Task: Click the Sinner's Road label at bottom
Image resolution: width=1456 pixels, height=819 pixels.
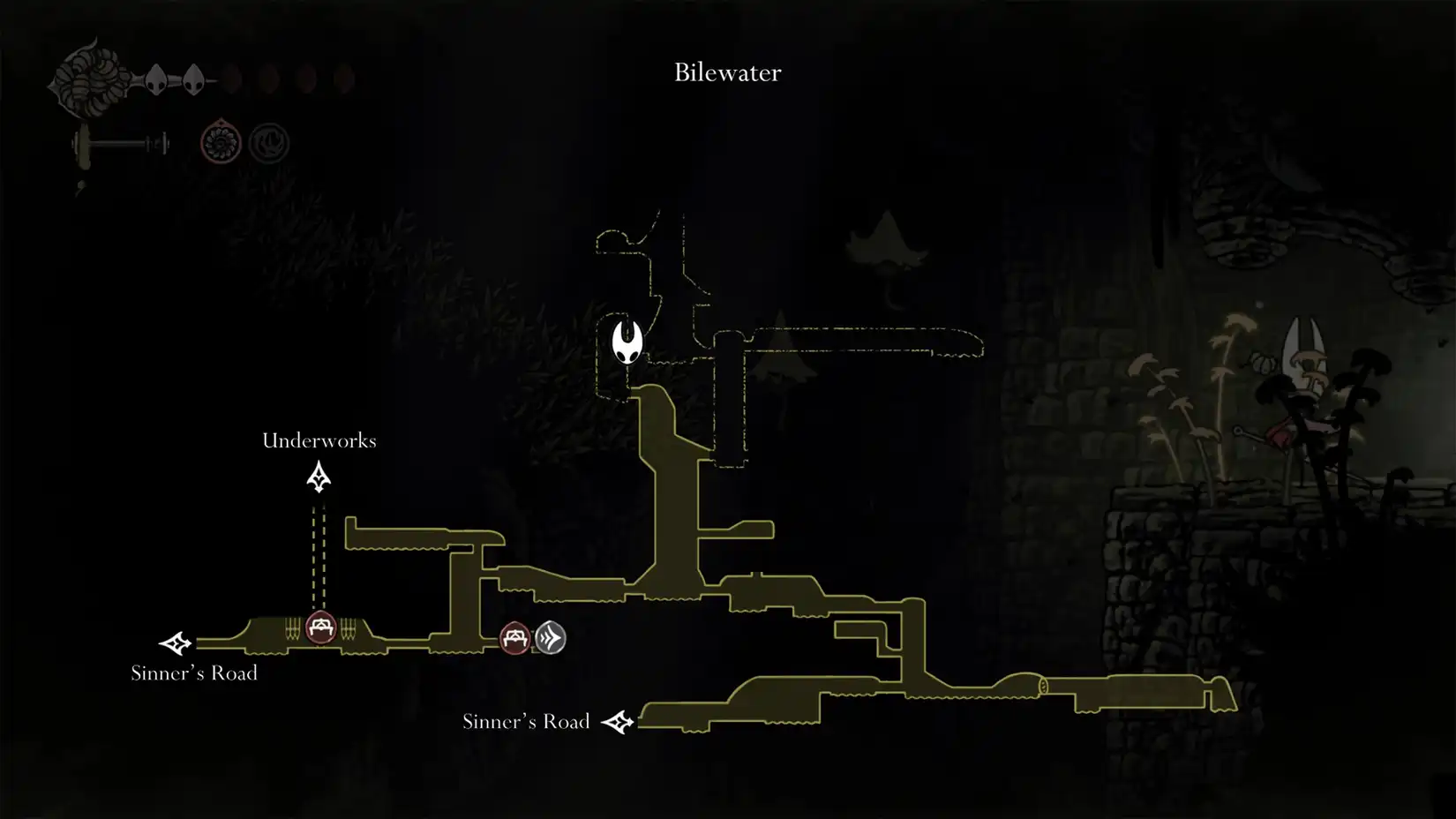Action: point(526,721)
